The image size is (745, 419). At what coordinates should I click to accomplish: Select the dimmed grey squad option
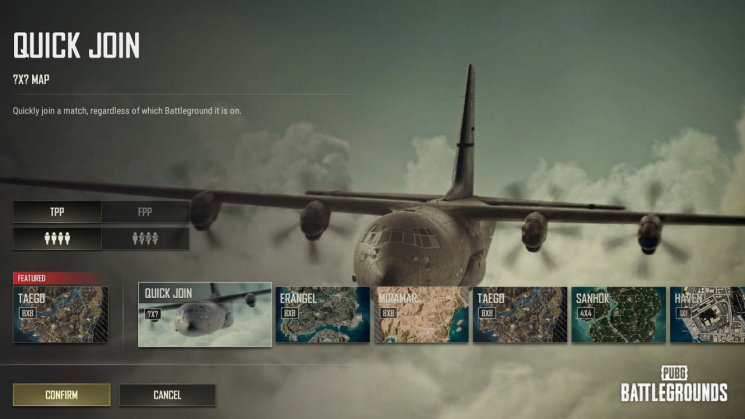point(146,239)
